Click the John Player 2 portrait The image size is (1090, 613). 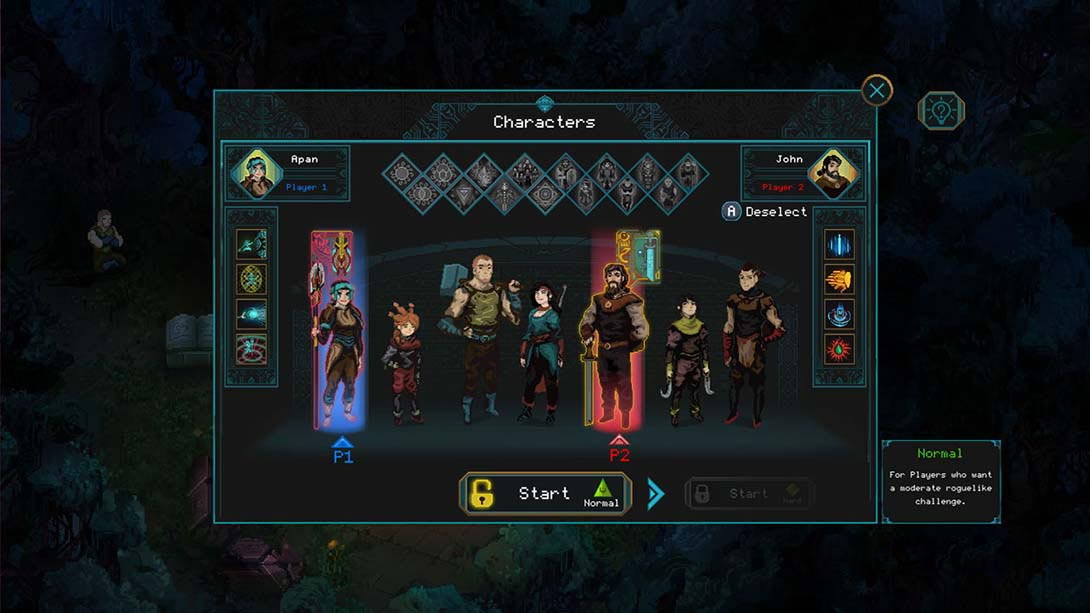tap(836, 173)
